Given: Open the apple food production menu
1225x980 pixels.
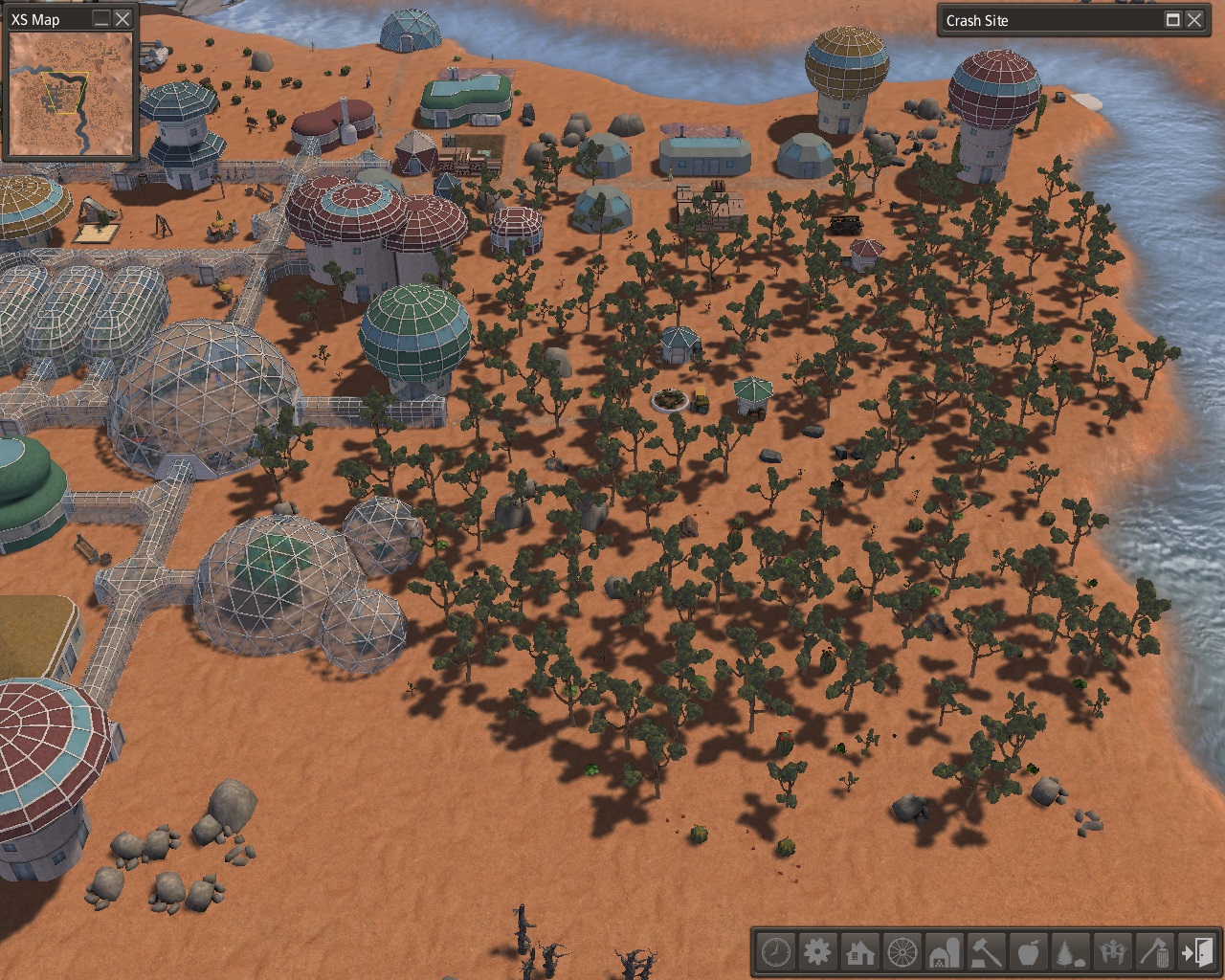Looking at the screenshot, I should 1029,952.
